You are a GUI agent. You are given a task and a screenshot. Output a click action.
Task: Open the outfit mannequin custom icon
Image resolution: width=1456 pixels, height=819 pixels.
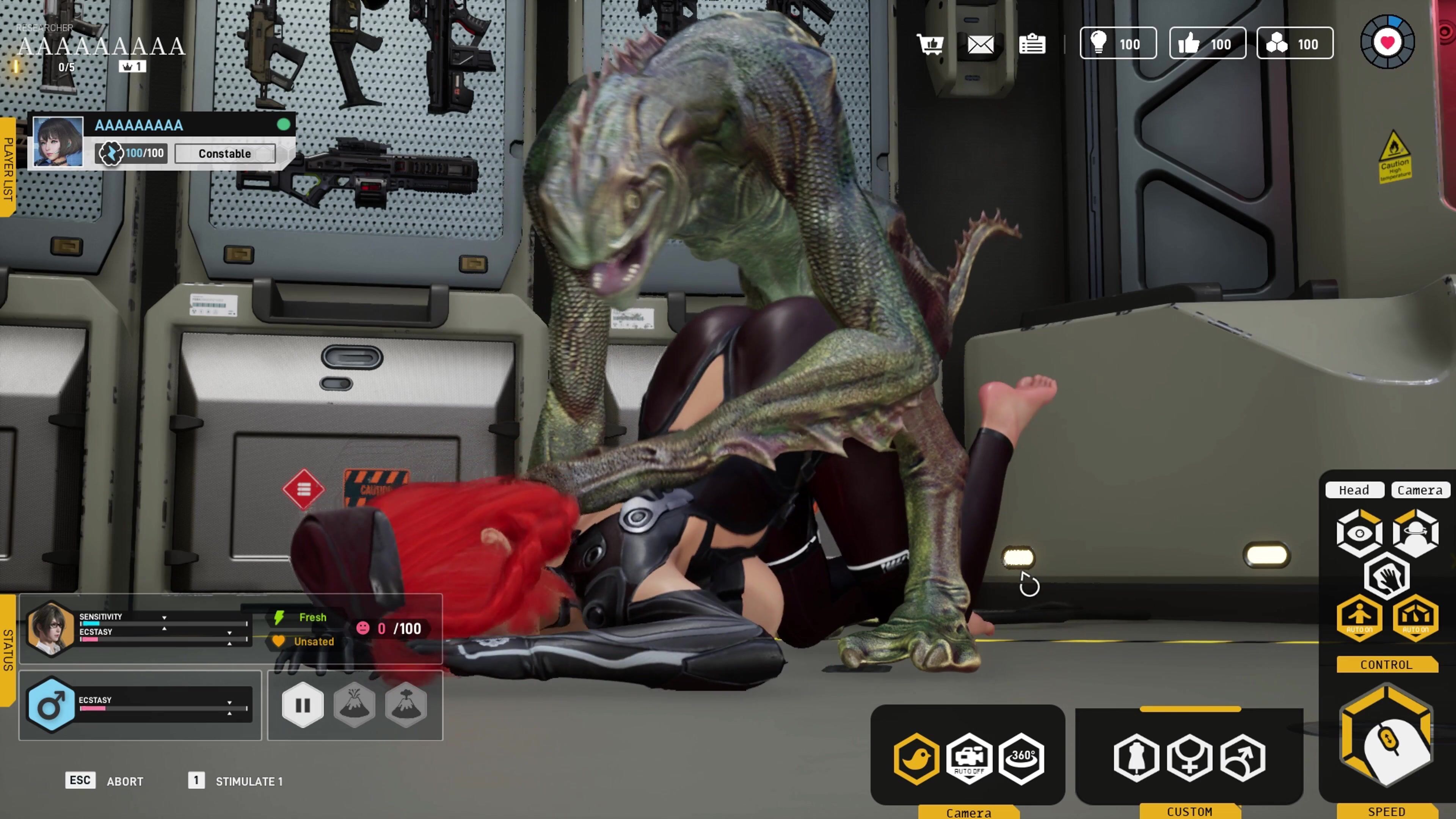(x=1136, y=758)
